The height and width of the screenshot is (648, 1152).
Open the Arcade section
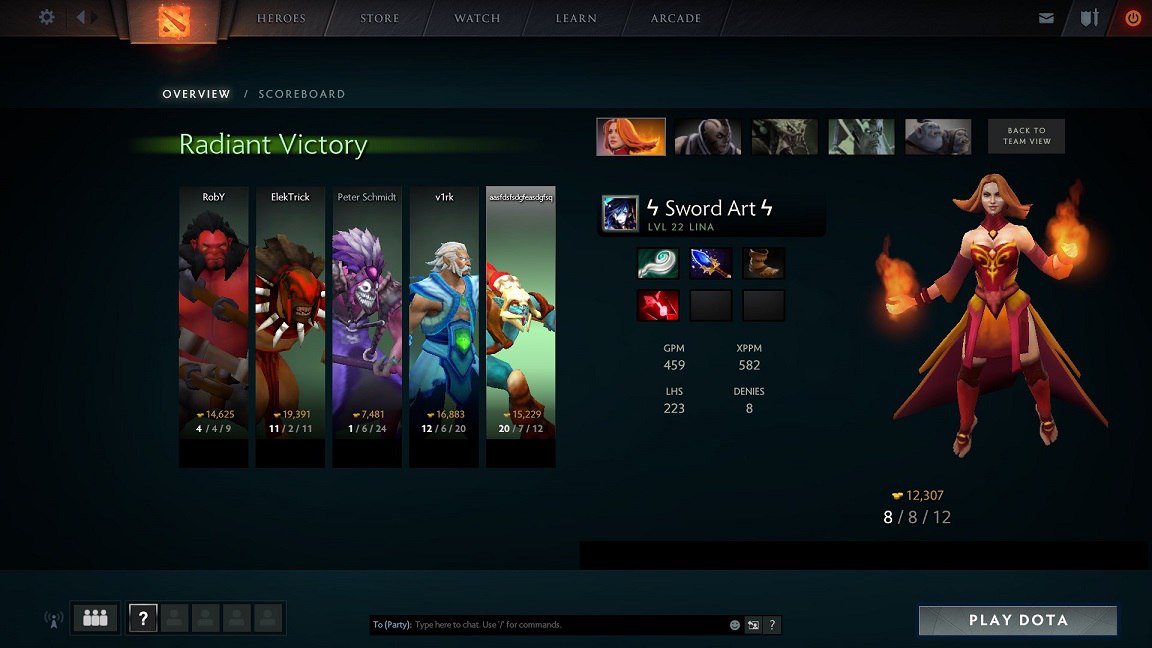point(676,18)
